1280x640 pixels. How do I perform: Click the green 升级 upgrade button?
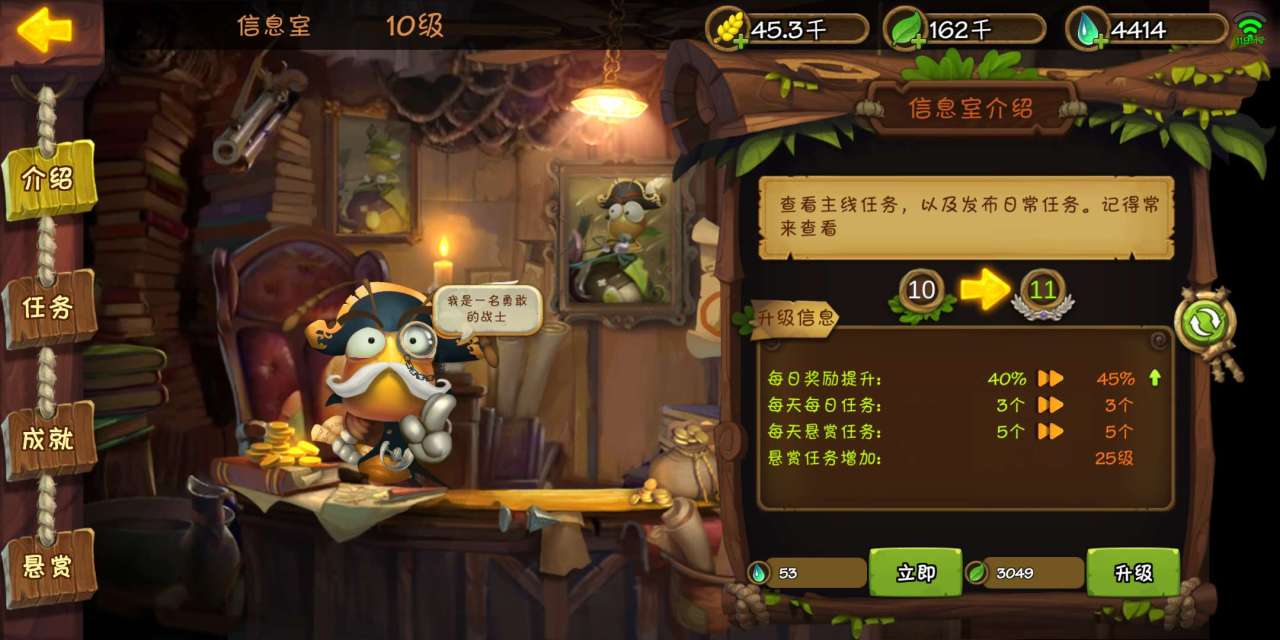pos(1133,573)
